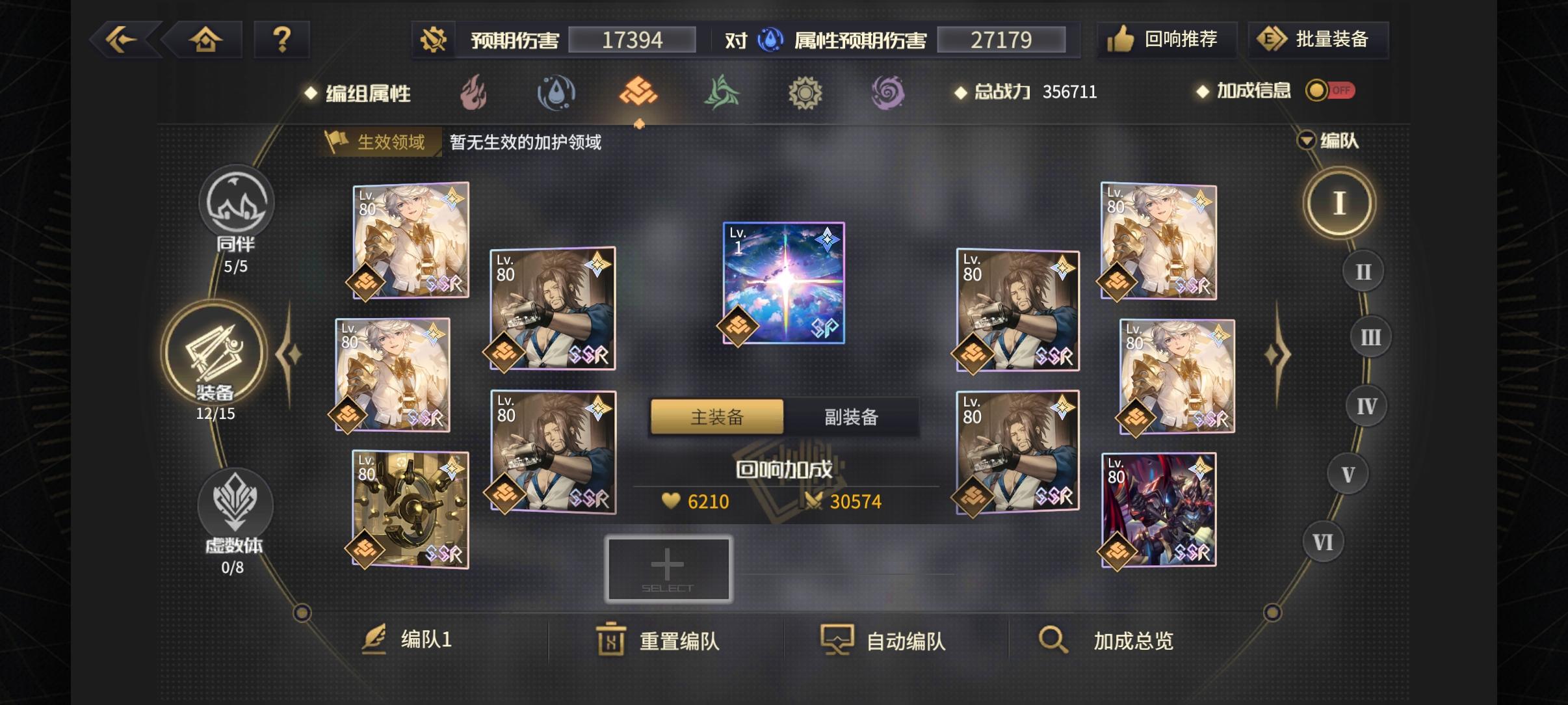1568x705 pixels.
Task: Select the dark element attribute icon
Action: pos(889,93)
